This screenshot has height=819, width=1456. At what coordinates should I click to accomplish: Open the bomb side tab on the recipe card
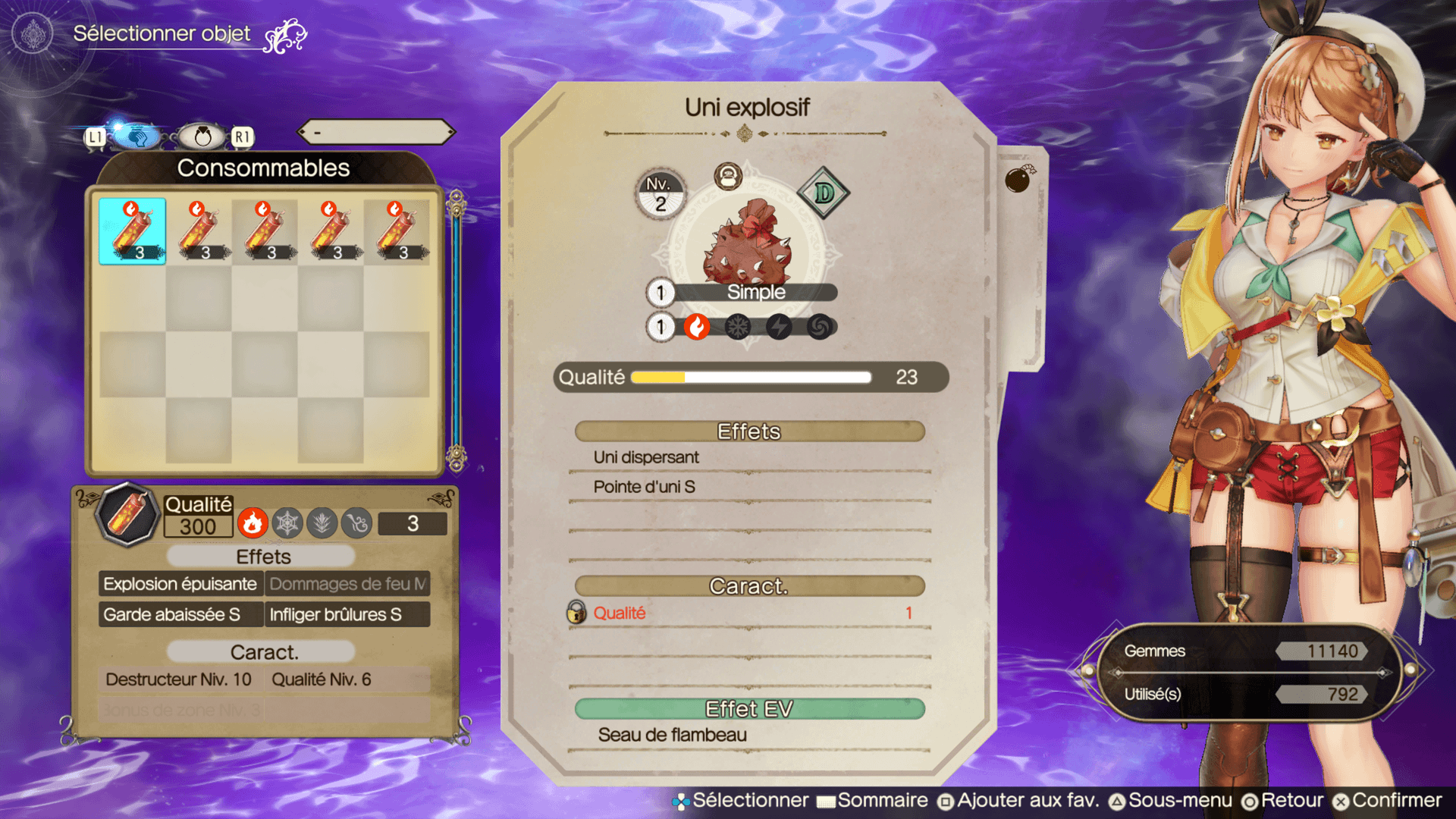pos(1018,180)
